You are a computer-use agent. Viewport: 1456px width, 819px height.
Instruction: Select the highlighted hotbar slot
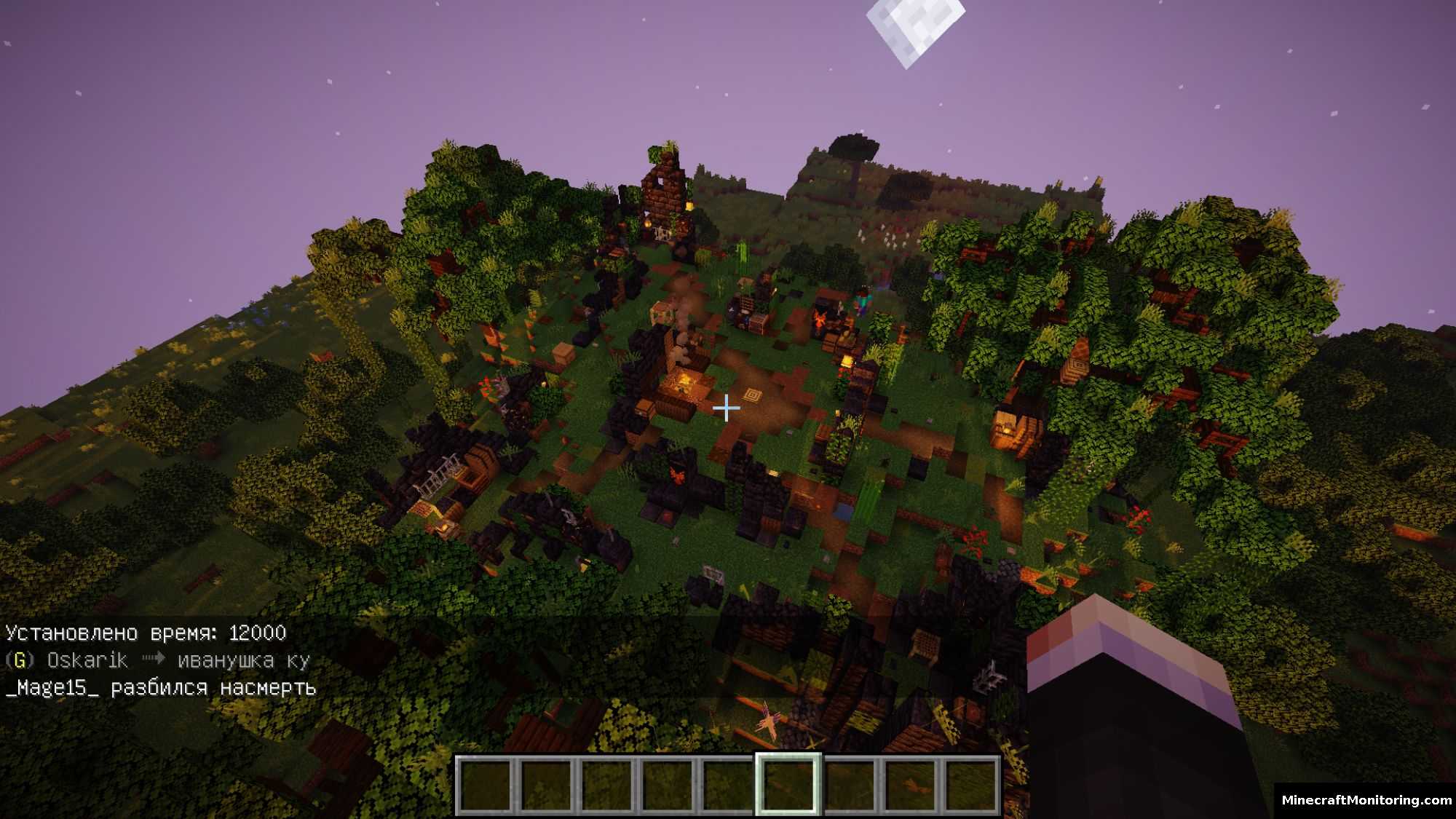(788, 785)
